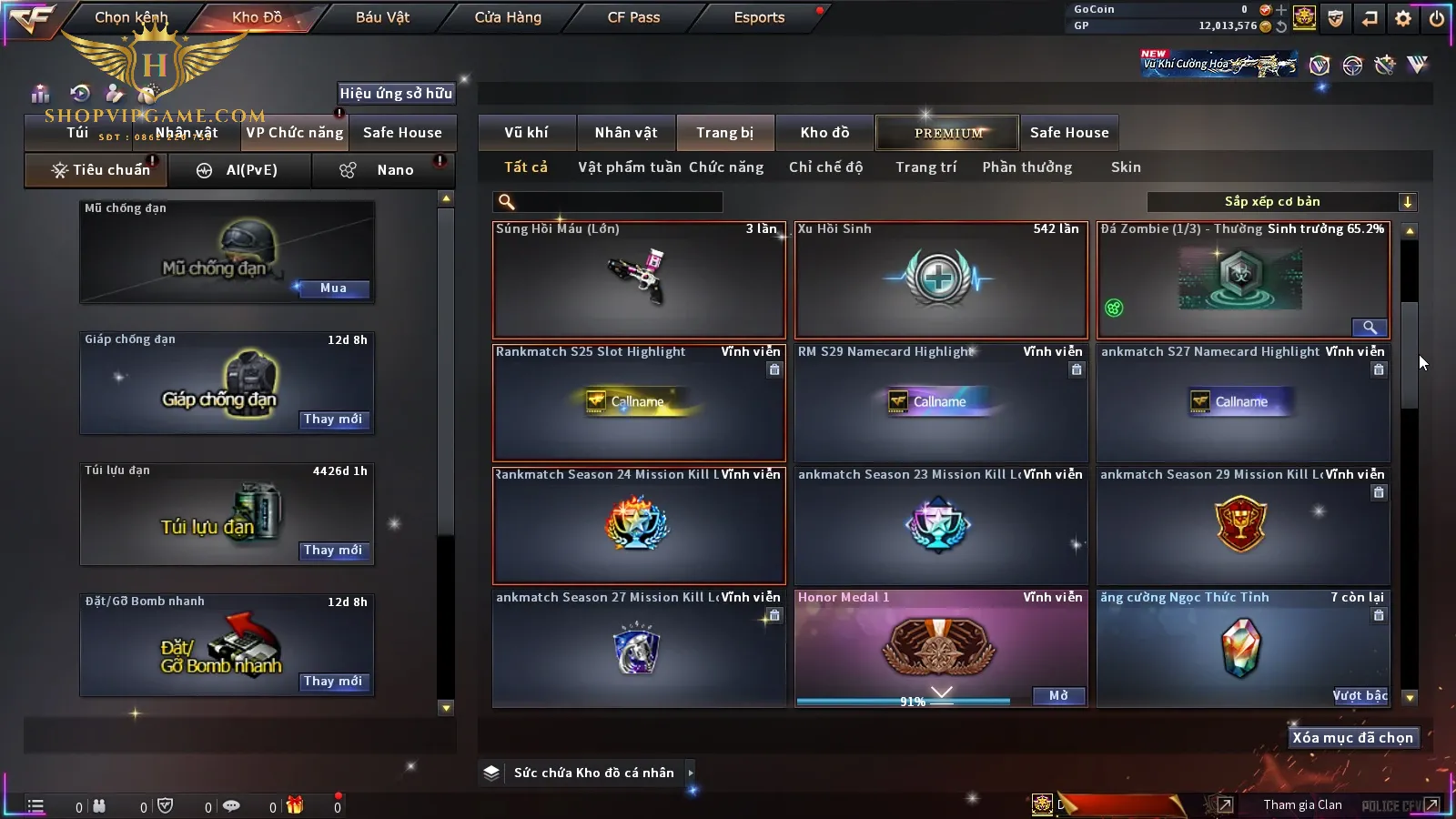Viewport: 1456px width, 819px height.
Task: Select the PREMIUM inventory tab
Action: 947,133
